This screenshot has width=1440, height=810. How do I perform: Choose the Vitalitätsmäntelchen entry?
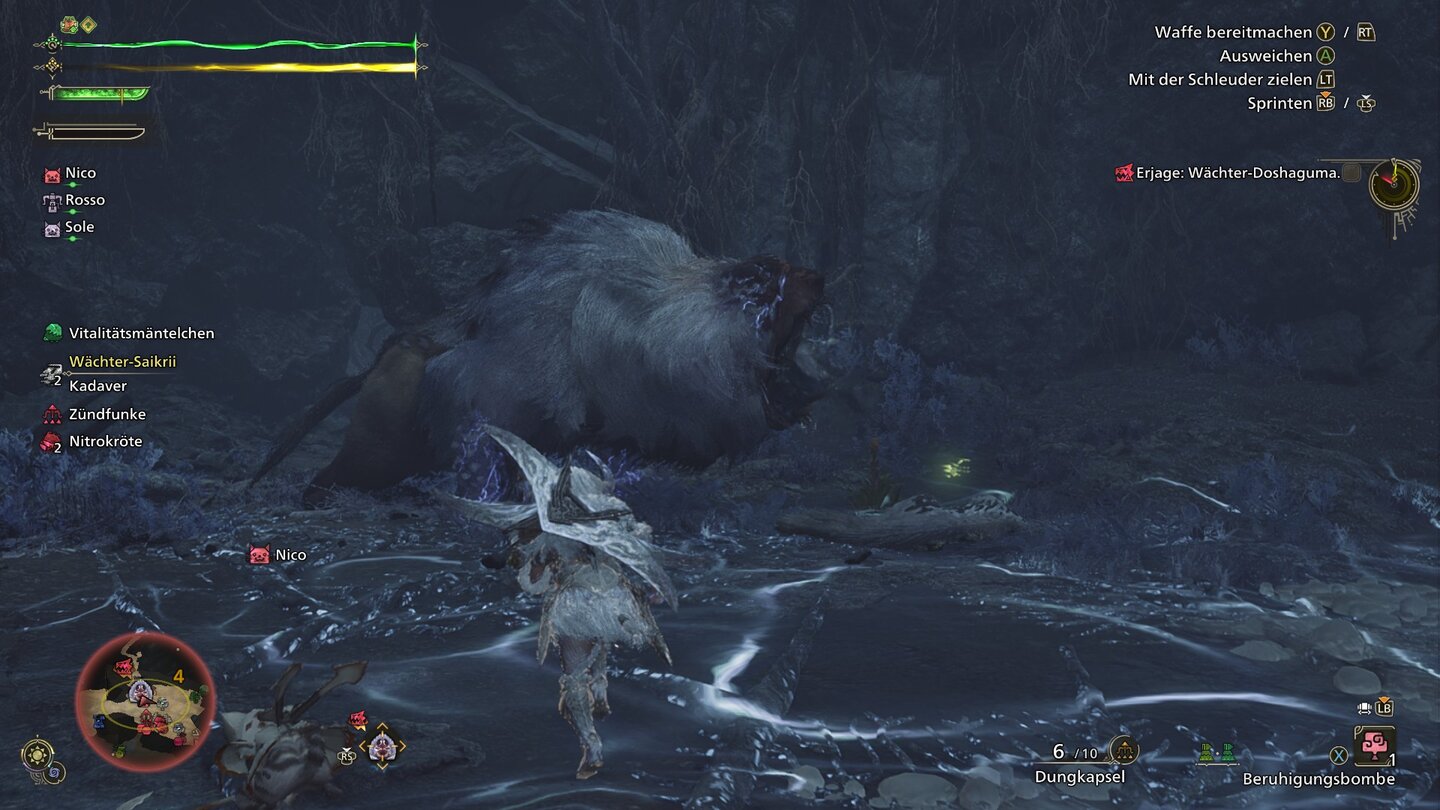click(x=140, y=333)
